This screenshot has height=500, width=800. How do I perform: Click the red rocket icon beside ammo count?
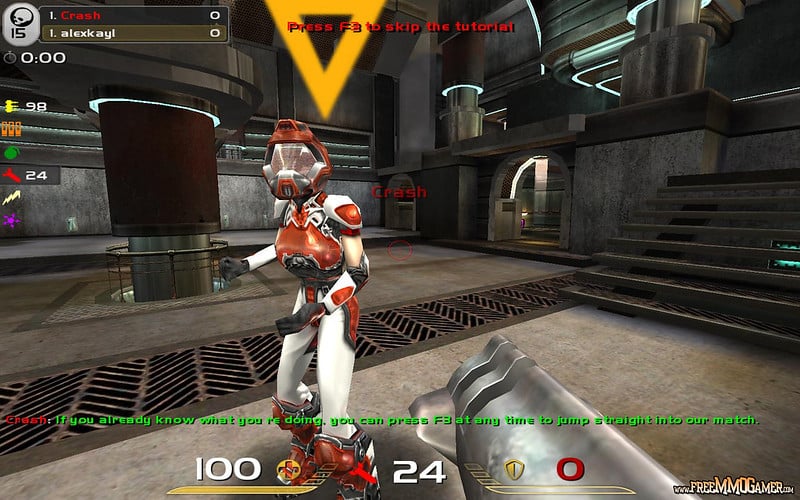[362, 470]
